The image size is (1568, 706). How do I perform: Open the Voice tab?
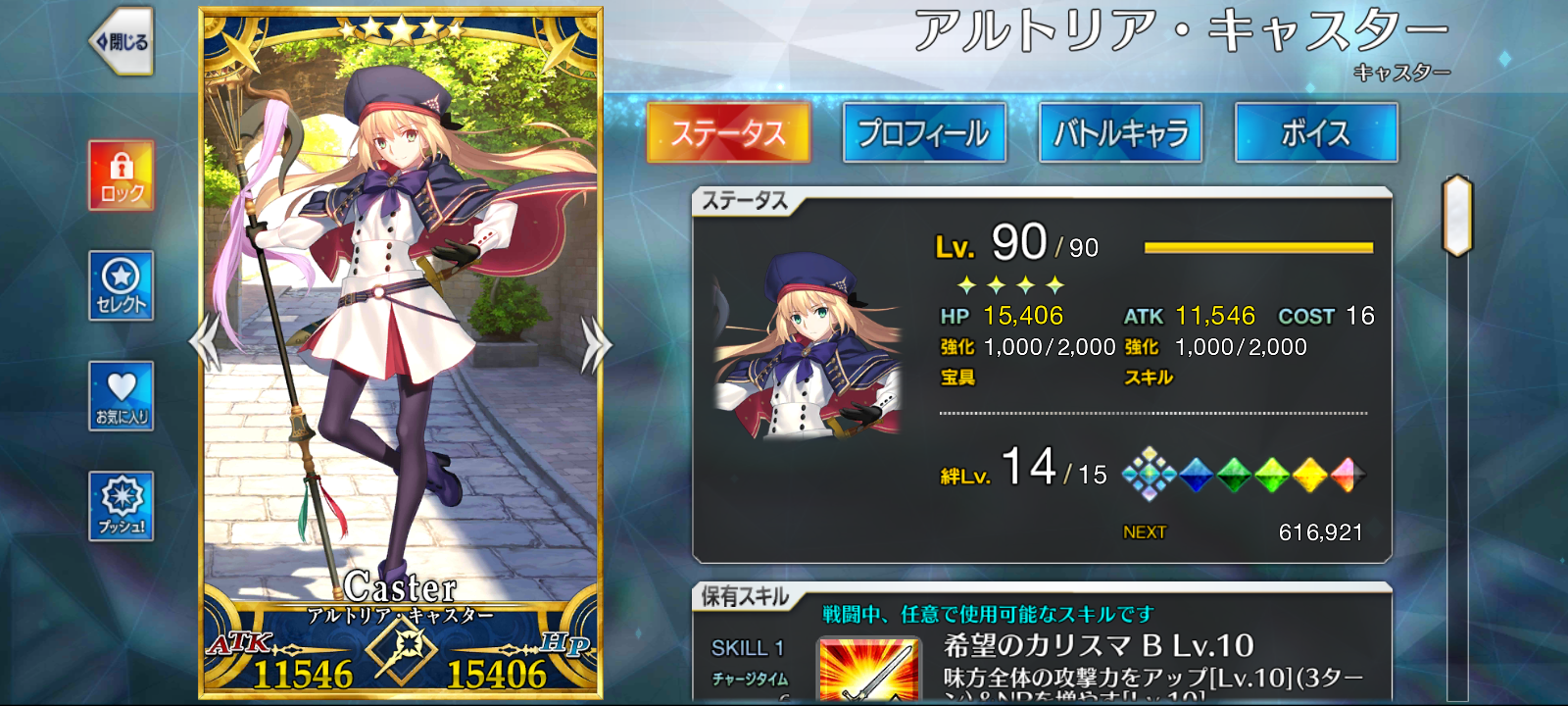pyautogui.click(x=1315, y=132)
